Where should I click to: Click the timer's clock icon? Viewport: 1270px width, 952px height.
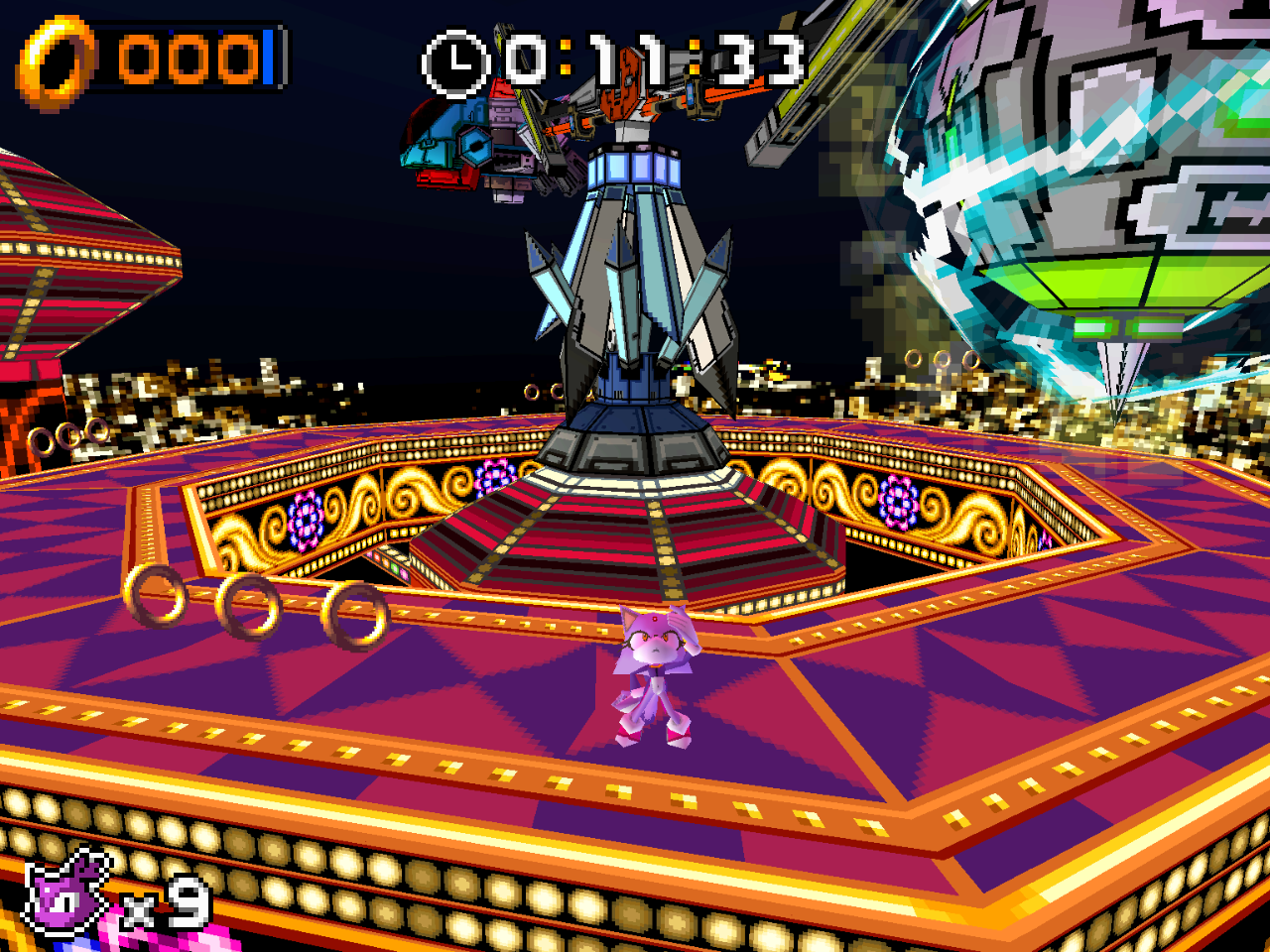(456, 64)
